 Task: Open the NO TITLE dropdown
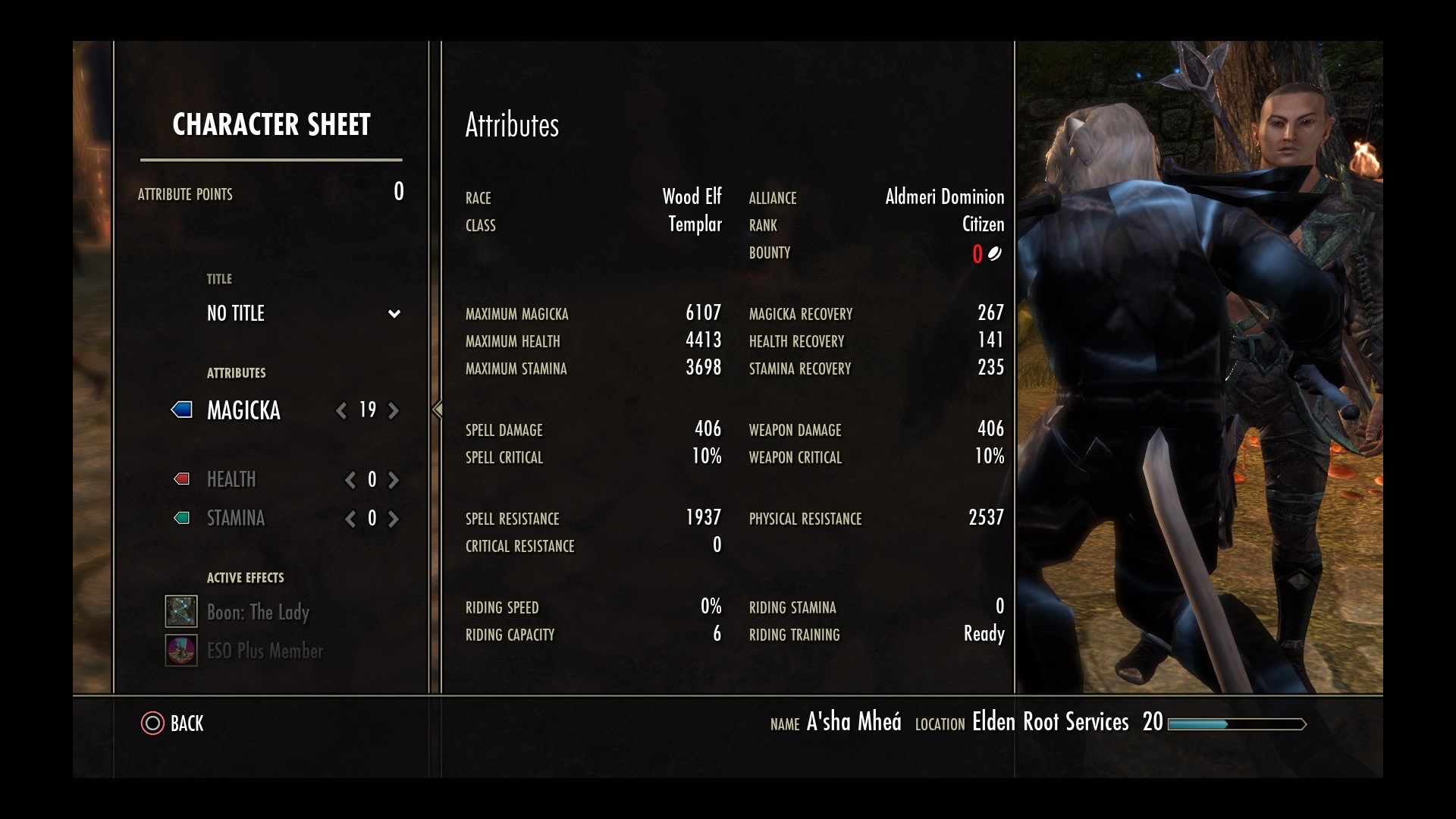[x=394, y=313]
